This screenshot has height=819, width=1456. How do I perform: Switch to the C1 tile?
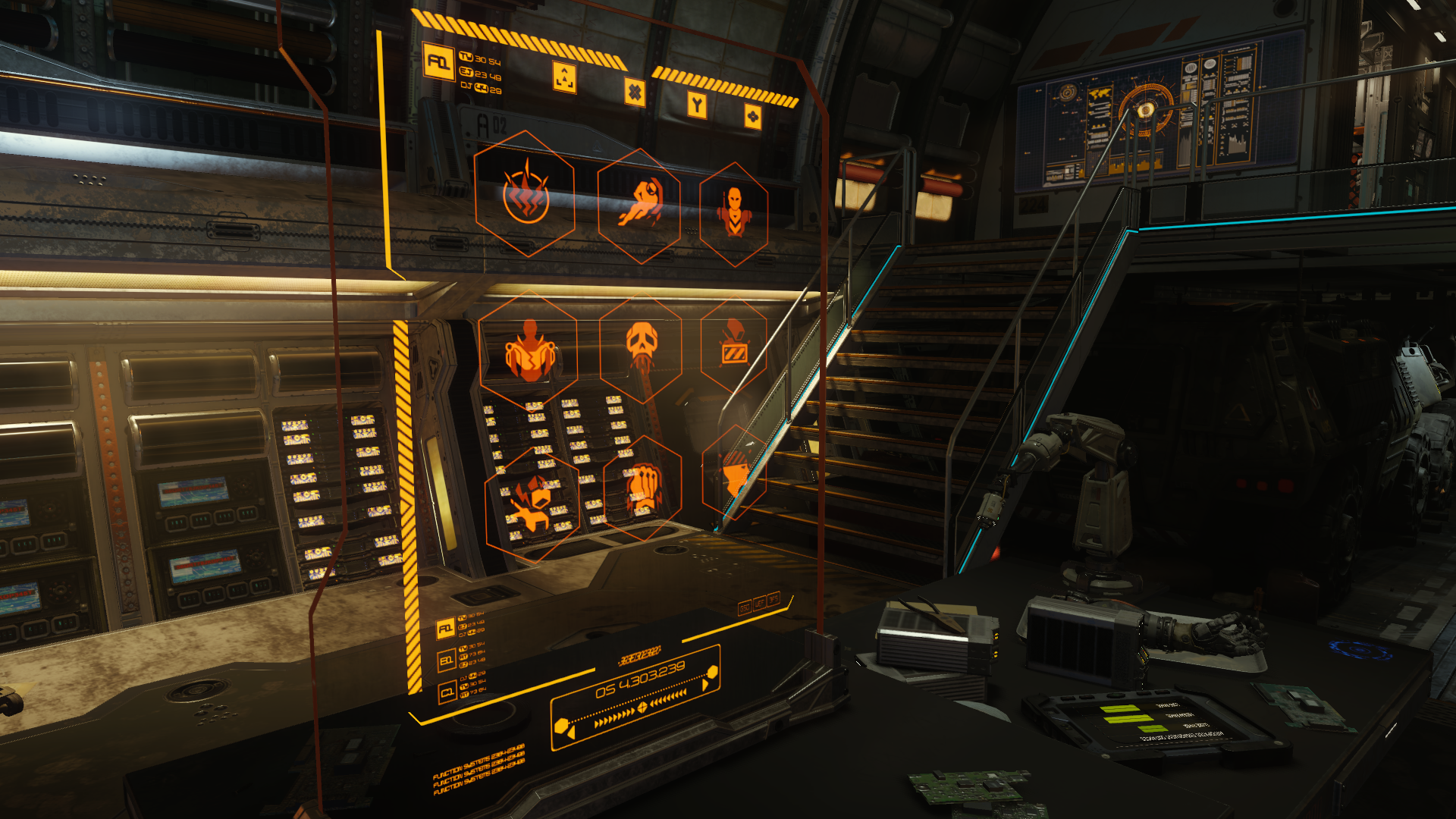click(447, 692)
